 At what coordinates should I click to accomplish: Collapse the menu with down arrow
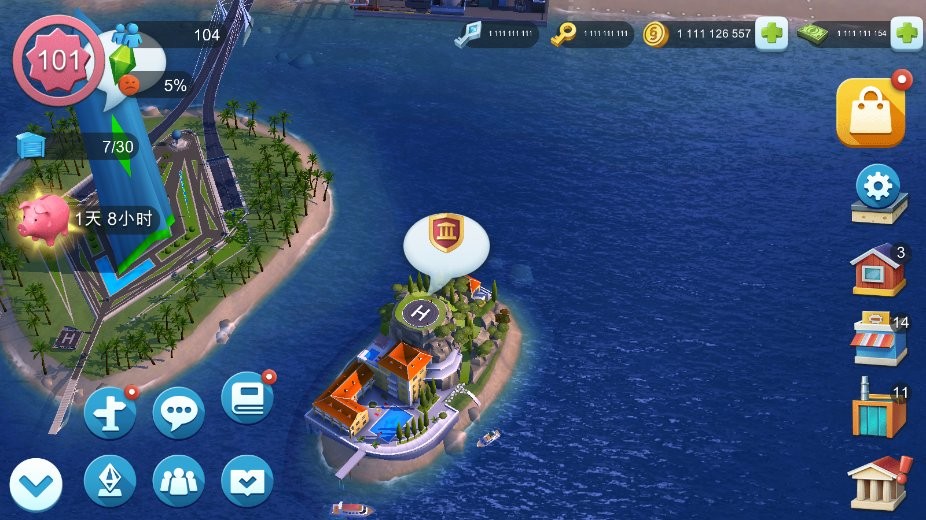[36, 485]
